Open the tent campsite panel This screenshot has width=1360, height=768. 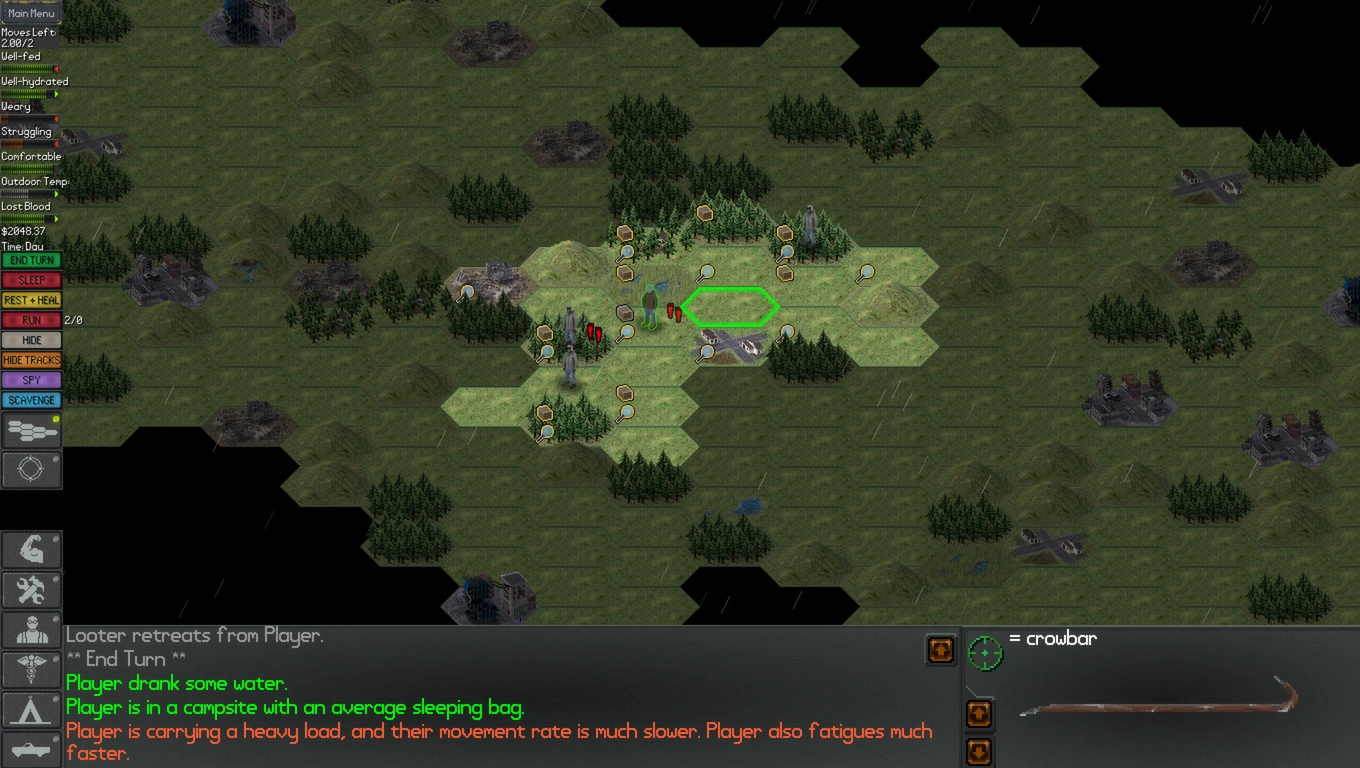[x=31, y=710]
